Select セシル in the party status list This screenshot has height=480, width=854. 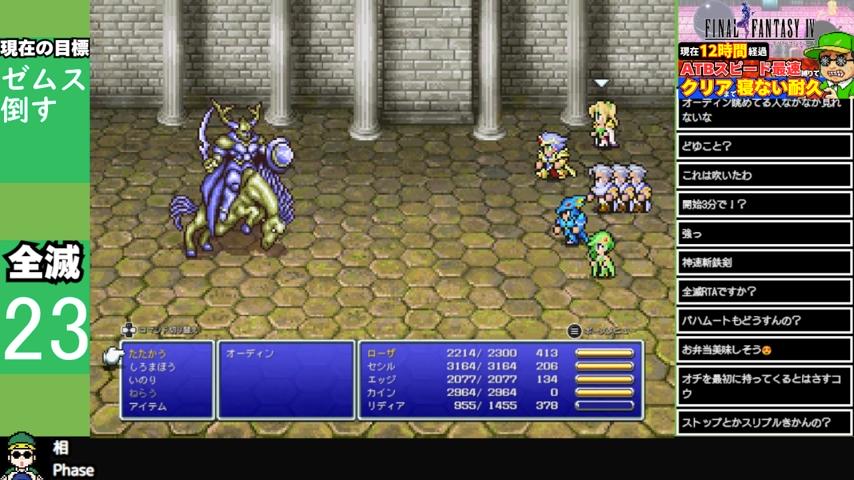(x=382, y=367)
